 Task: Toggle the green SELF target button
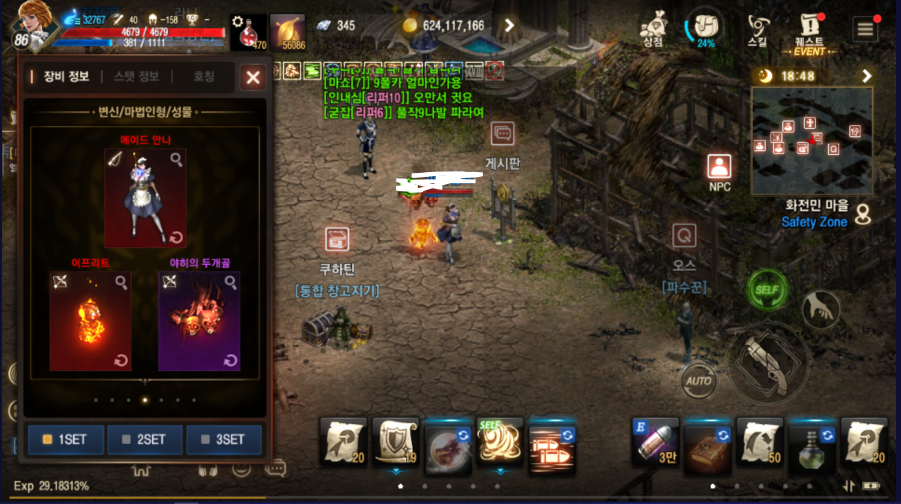[x=766, y=290]
